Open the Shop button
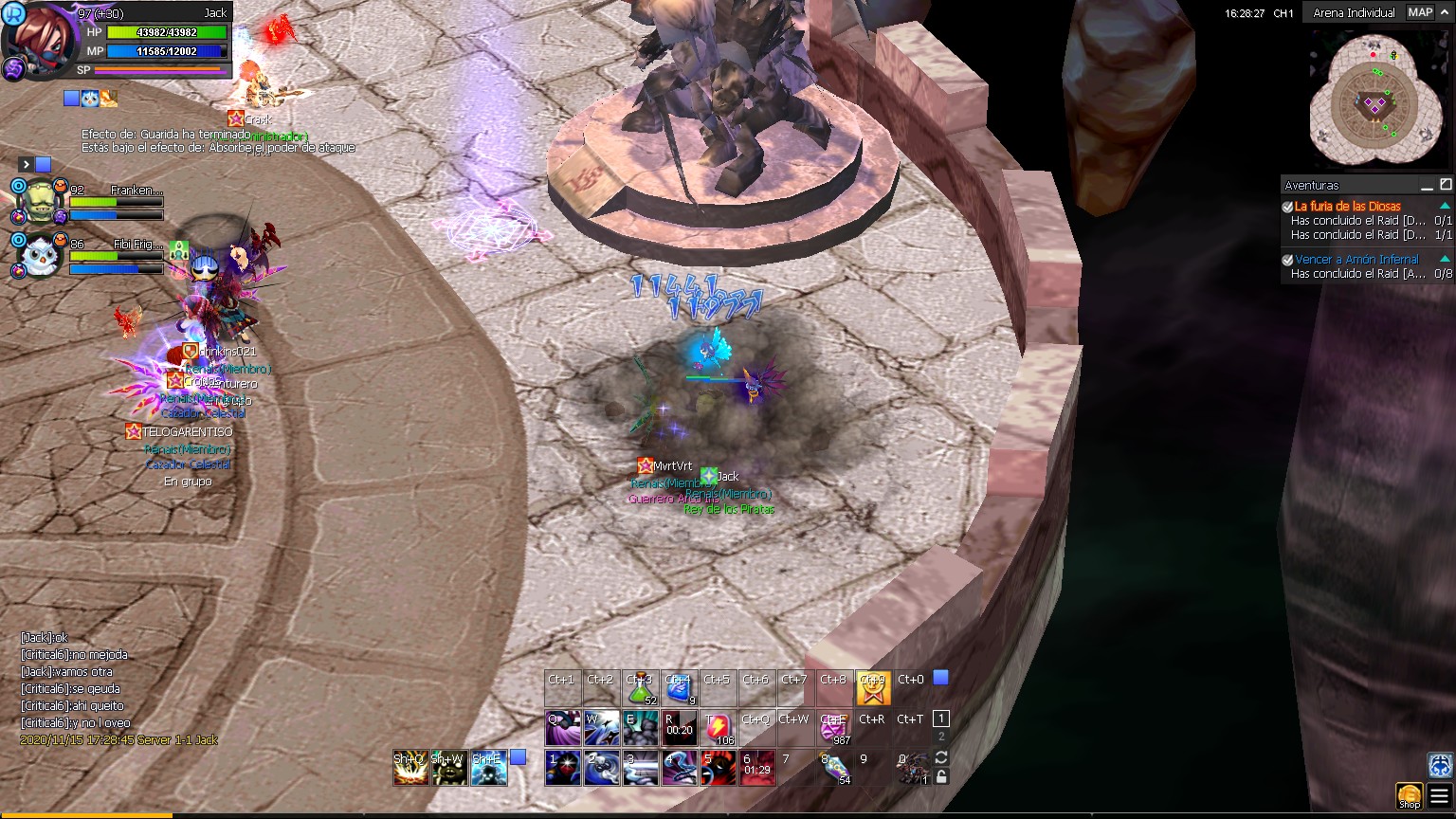The width and height of the screenshot is (1456, 819). (1410, 795)
